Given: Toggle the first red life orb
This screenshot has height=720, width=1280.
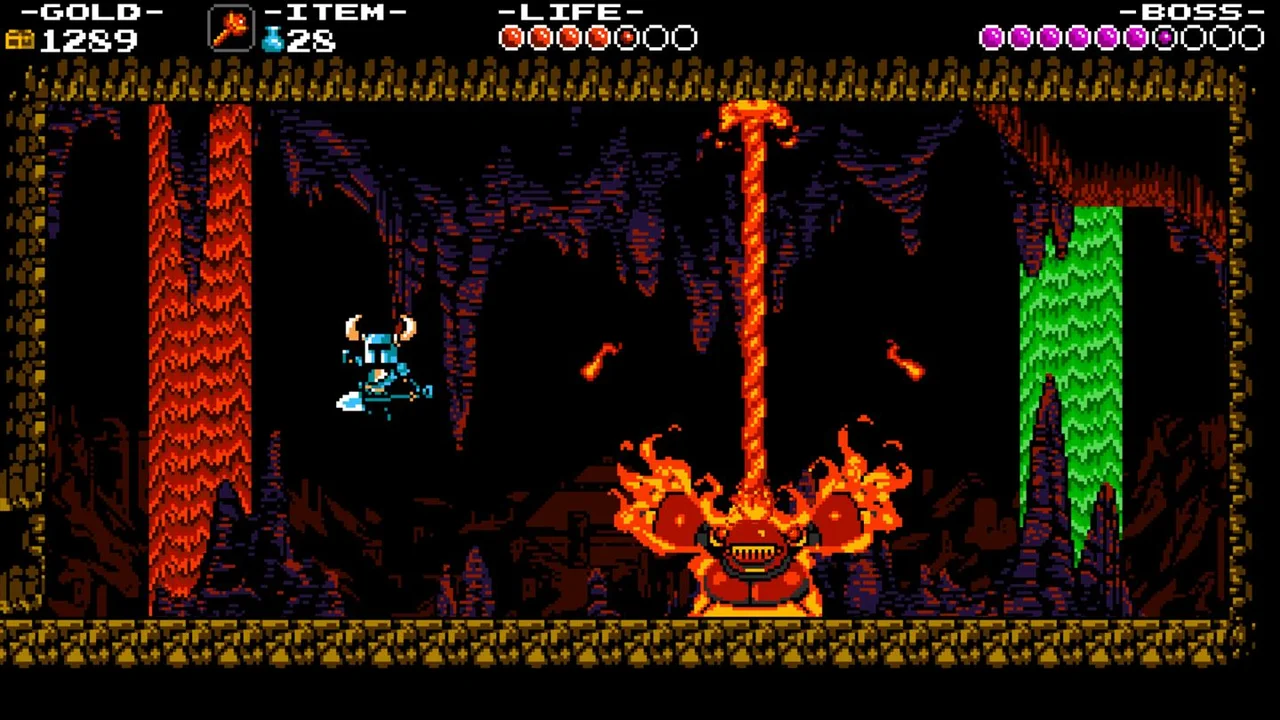Looking at the screenshot, I should [512, 38].
